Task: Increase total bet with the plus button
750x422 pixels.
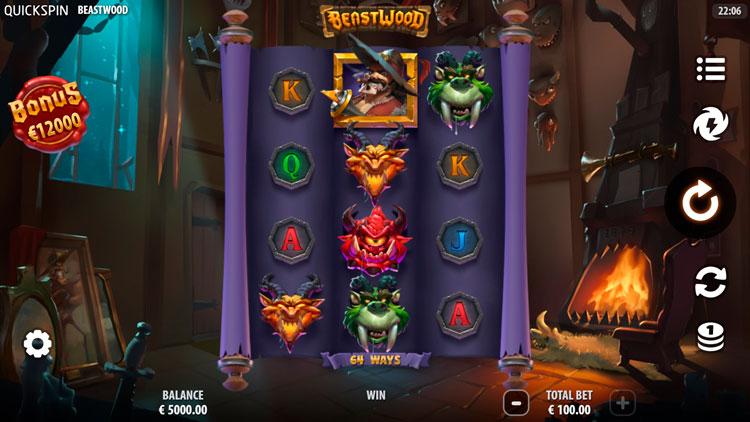Action: 622,403
